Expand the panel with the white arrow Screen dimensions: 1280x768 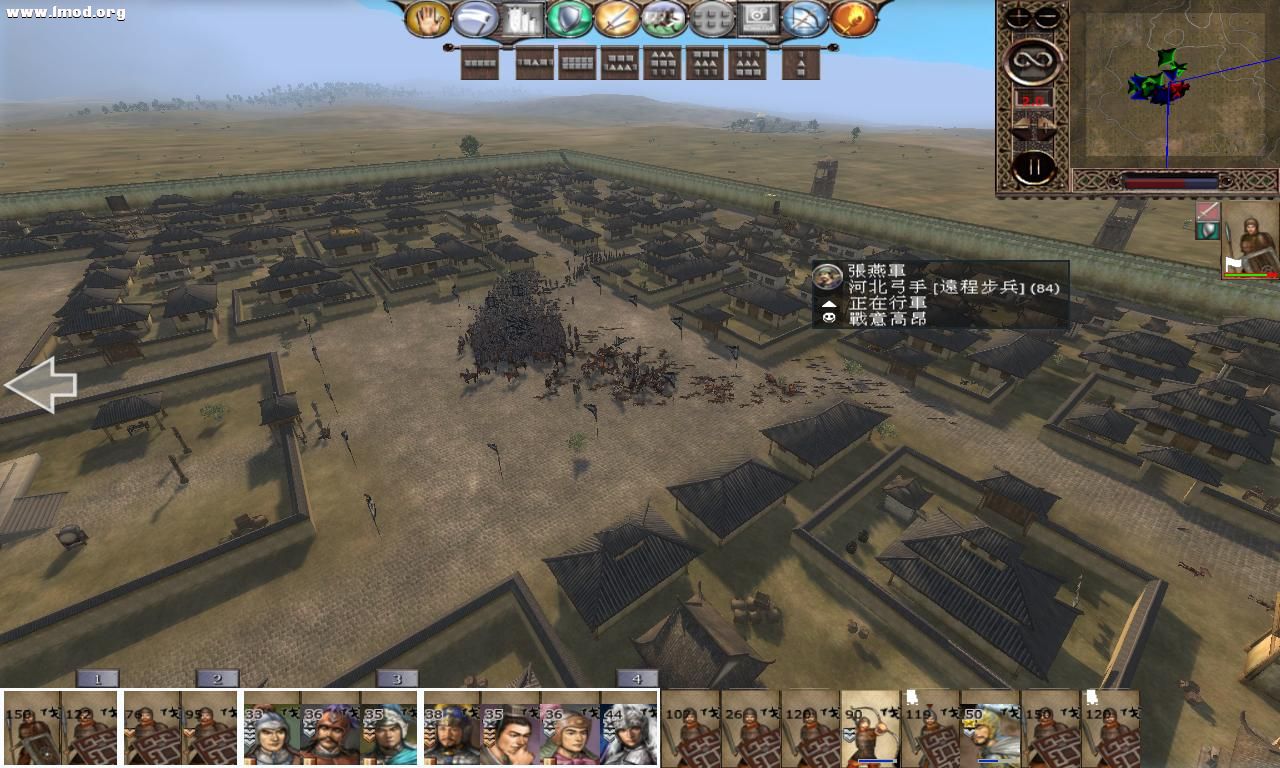(40, 385)
